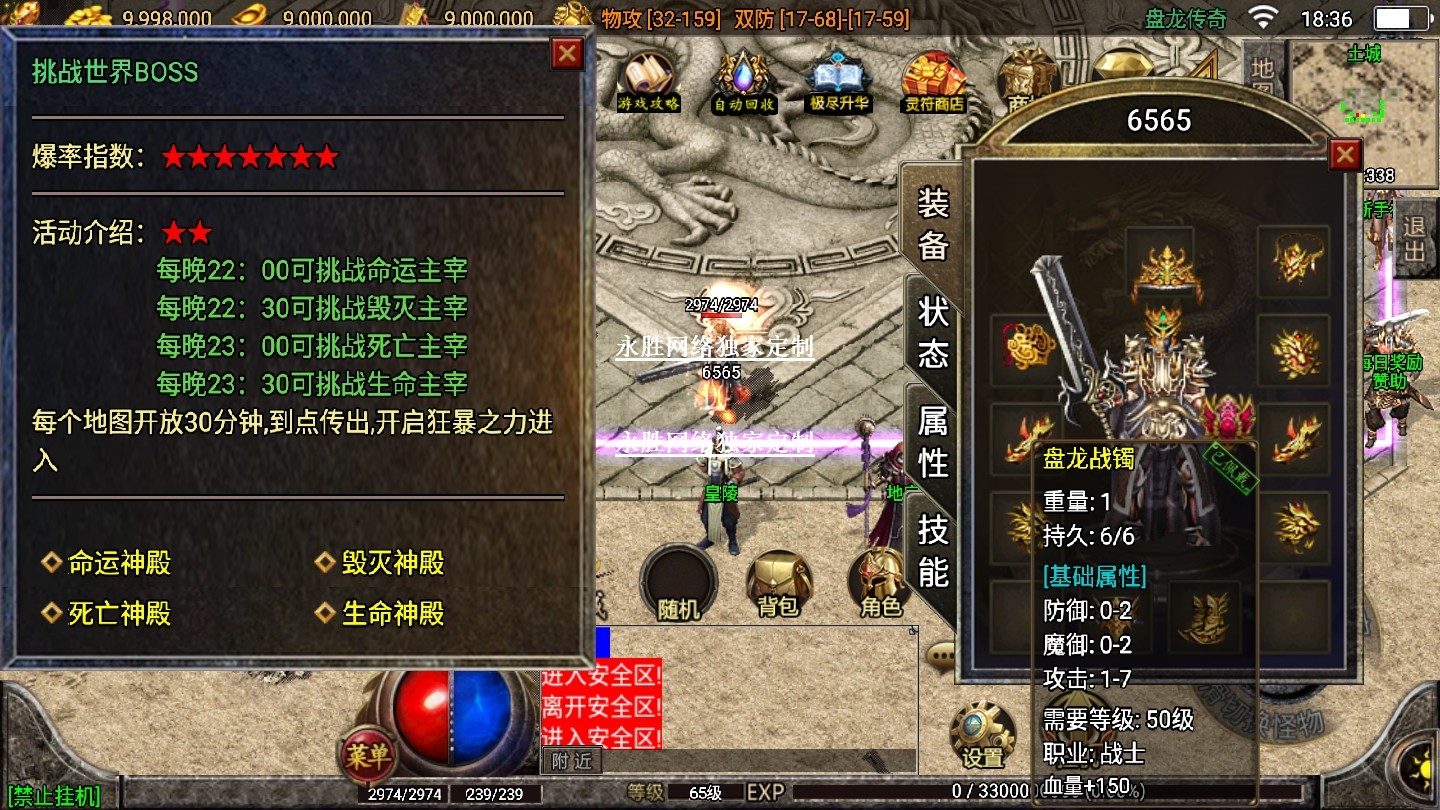Activate the 自动回收 icon
Image resolution: width=1440 pixels, height=810 pixels.
click(744, 82)
